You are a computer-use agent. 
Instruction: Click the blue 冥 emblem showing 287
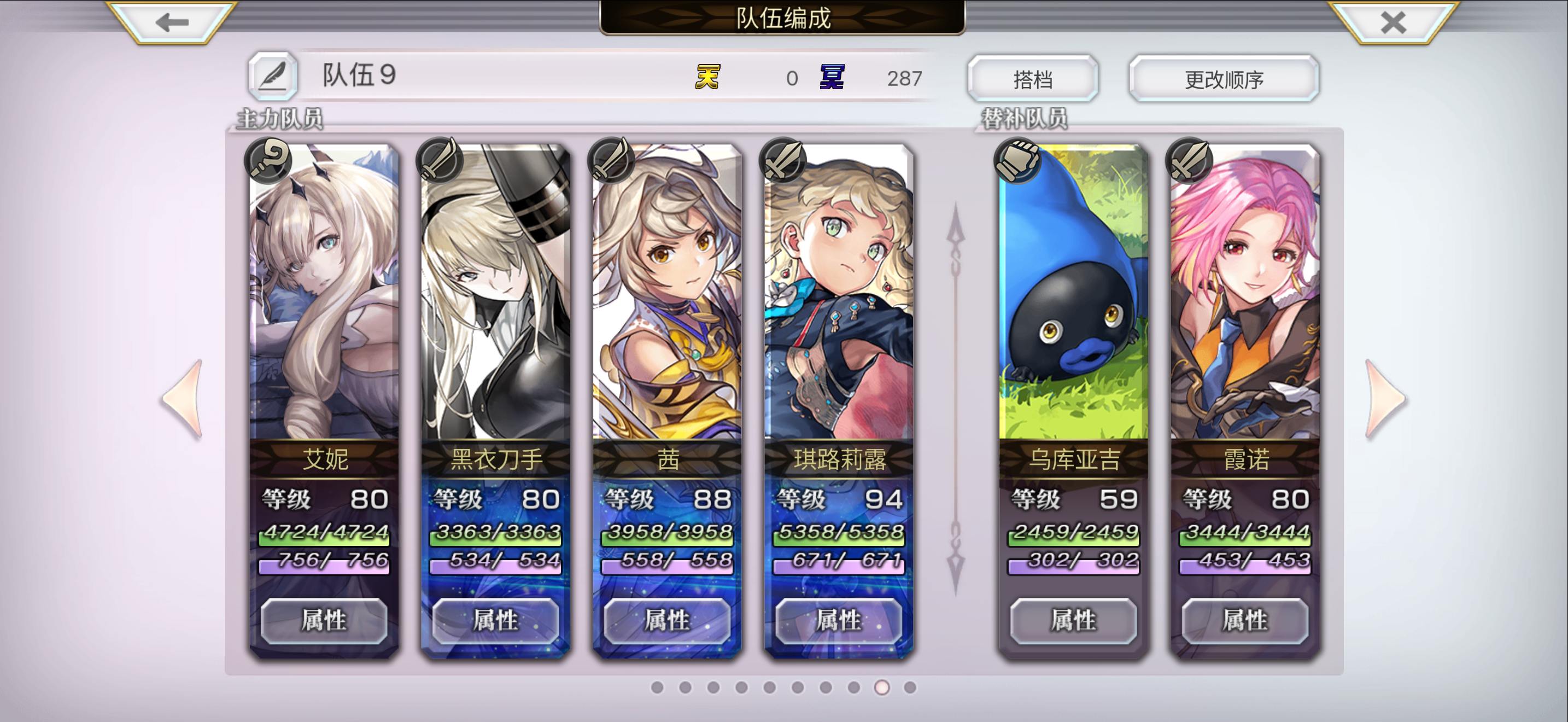(834, 77)
